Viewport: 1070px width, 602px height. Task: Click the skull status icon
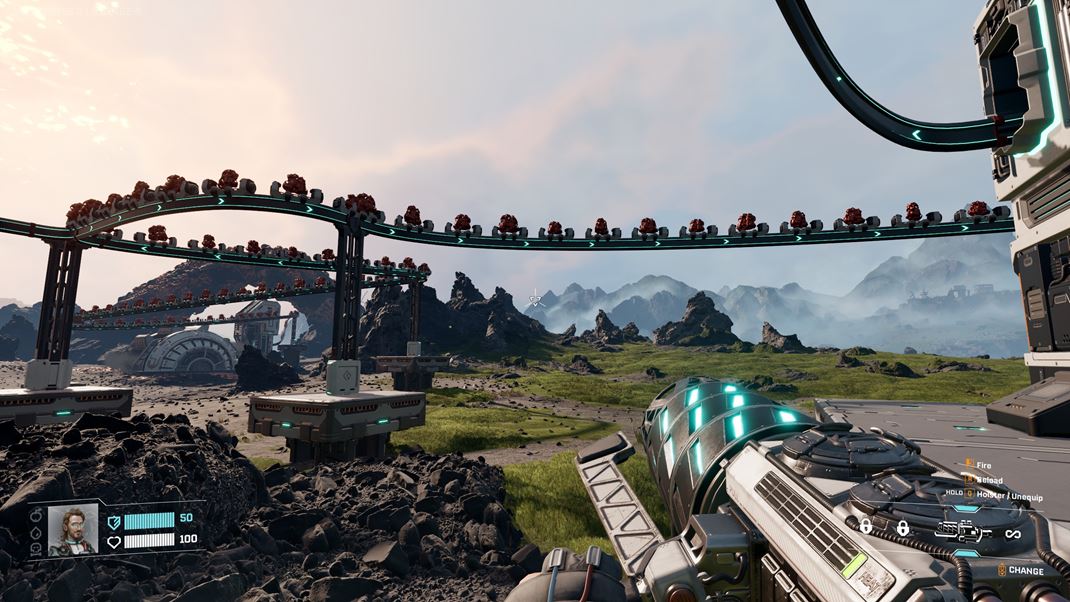coord(36,548)
